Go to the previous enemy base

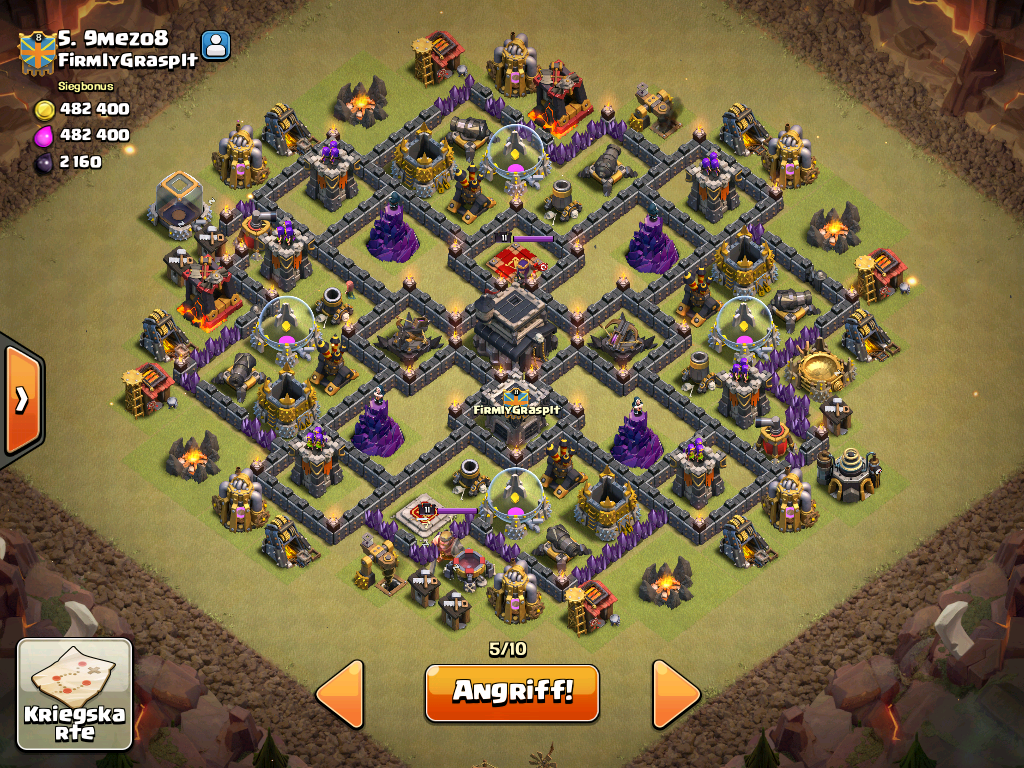point(340,693)
